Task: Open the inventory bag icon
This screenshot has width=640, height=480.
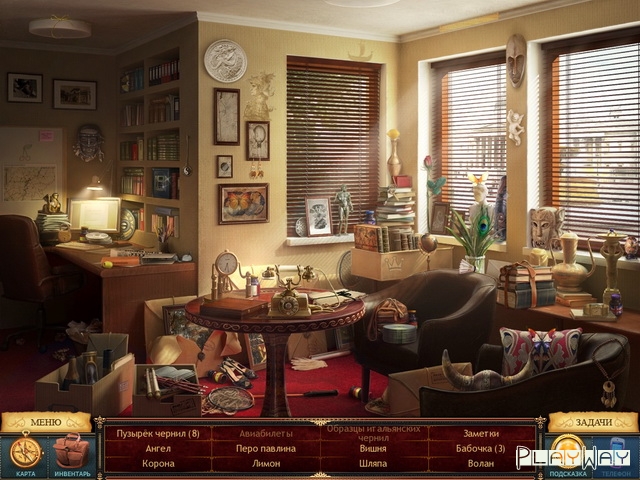Action: (70, 453)
